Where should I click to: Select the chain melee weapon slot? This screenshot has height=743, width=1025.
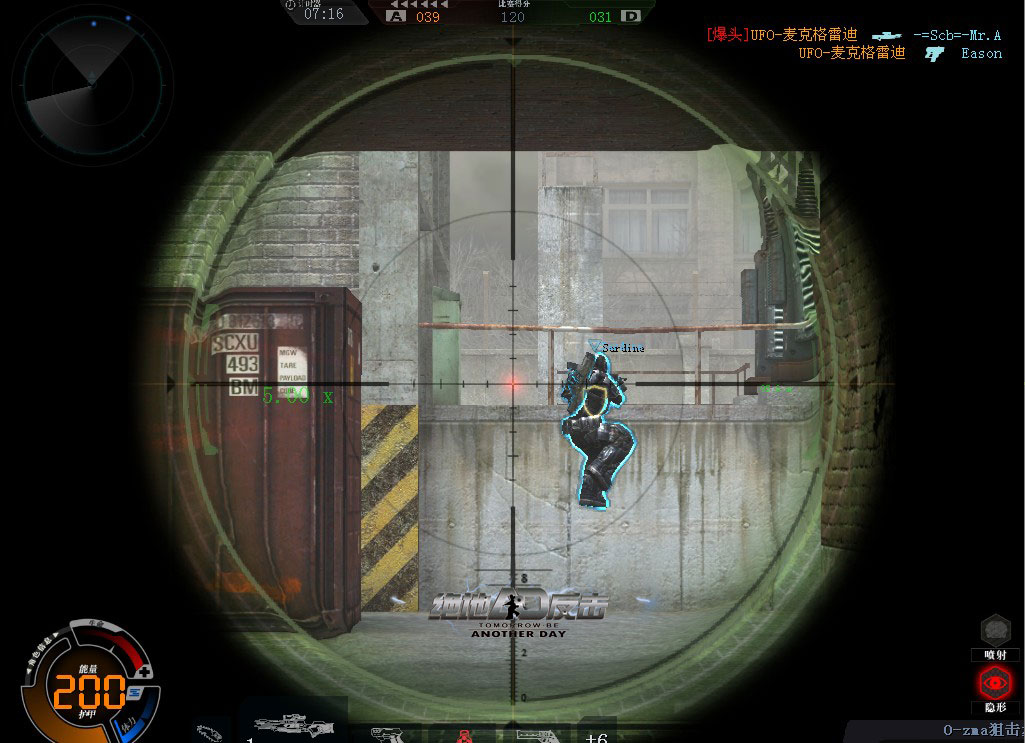click(212, 732)
